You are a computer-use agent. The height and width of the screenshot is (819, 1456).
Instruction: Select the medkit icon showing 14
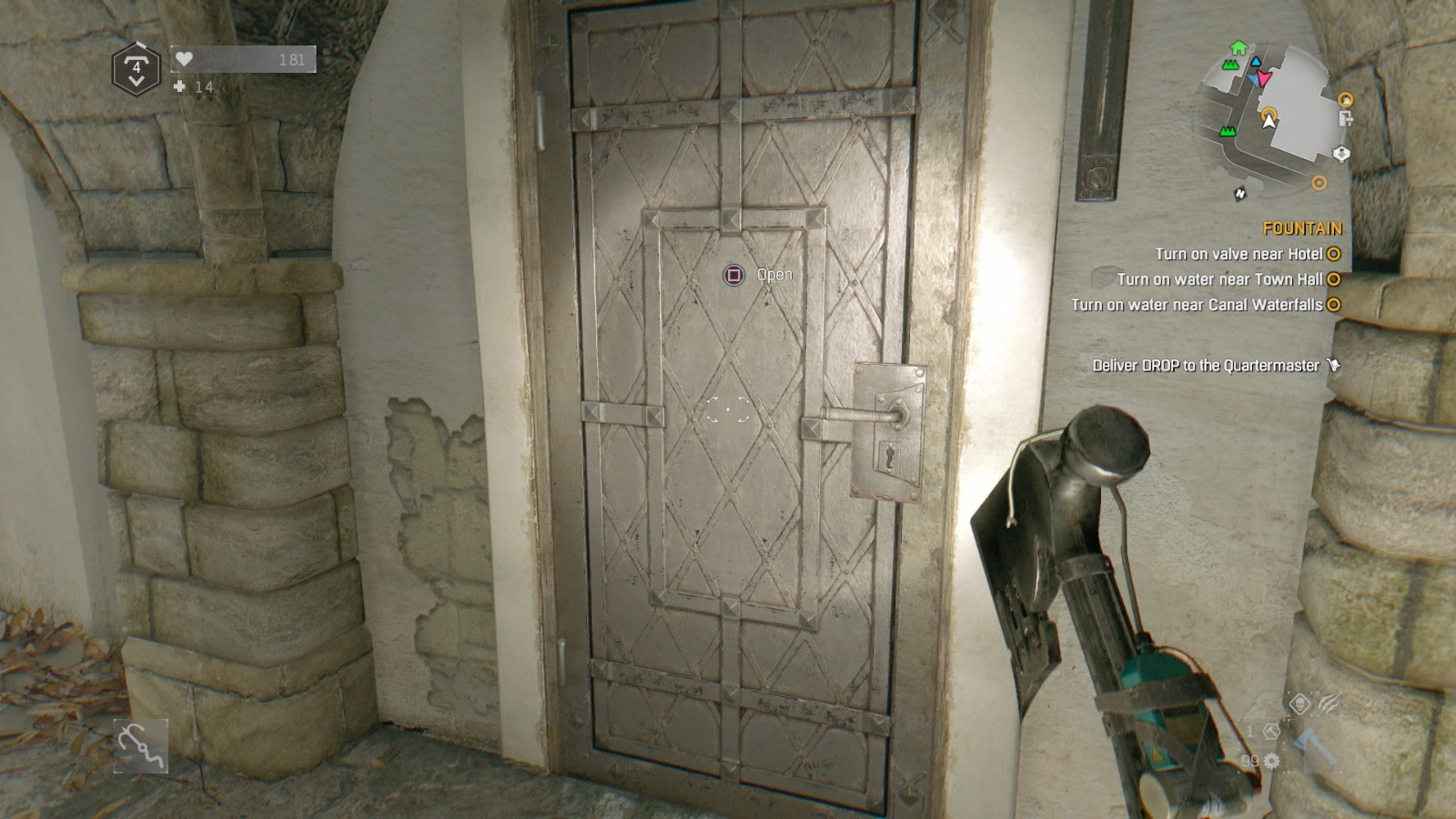click(178, 88)
